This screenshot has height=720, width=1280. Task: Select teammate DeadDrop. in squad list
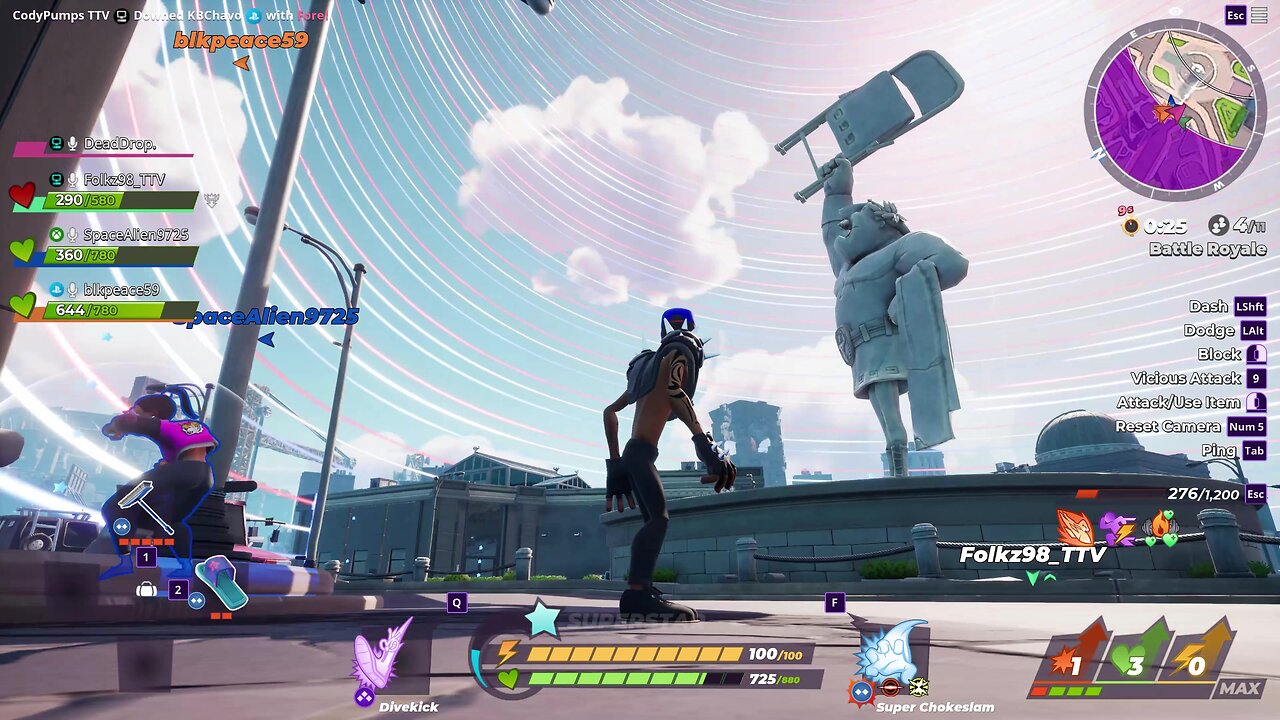point(119,144)
